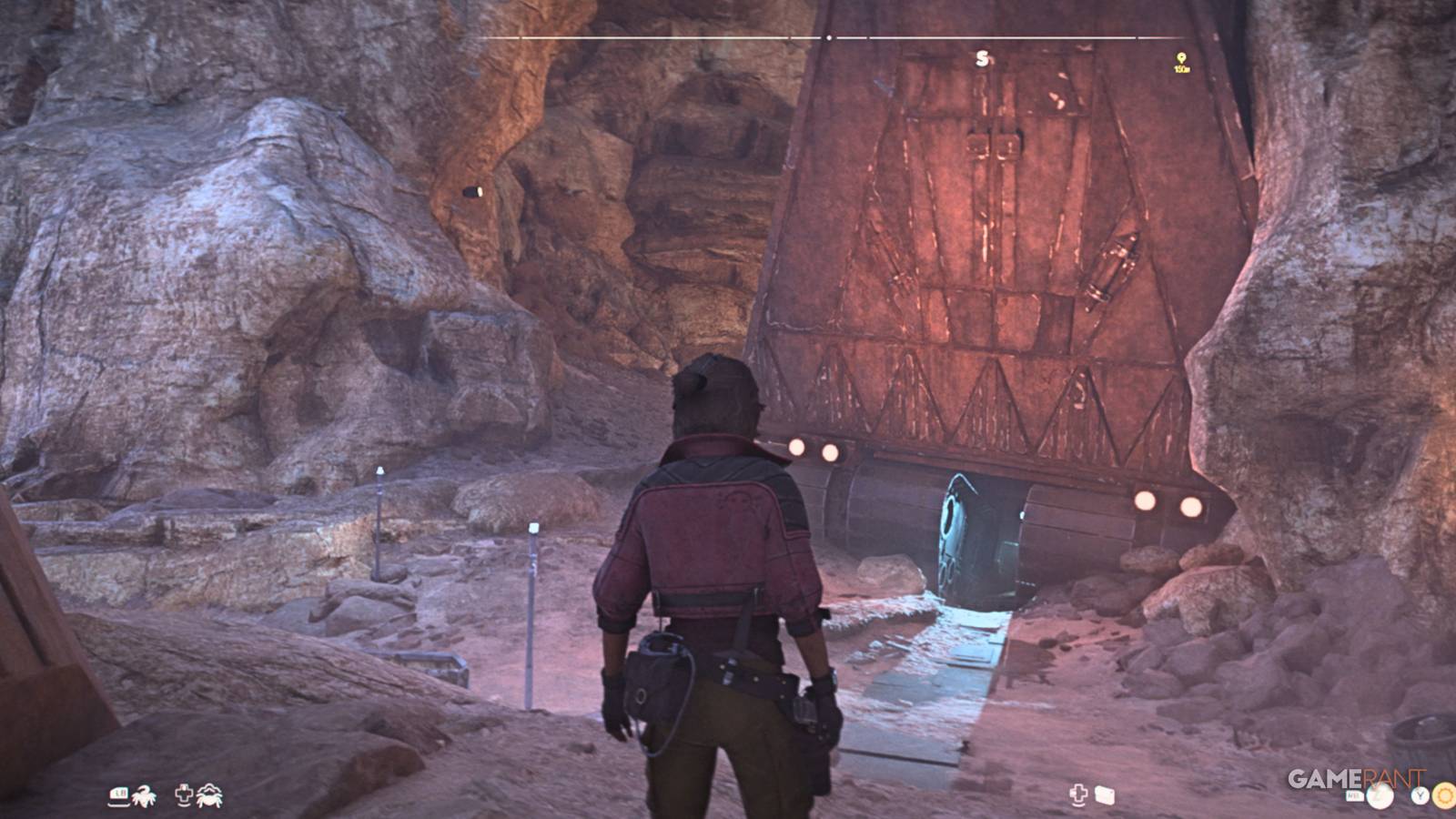Click the LB ability prompt icon
The image size is (1456, 819).
(117, 794)
